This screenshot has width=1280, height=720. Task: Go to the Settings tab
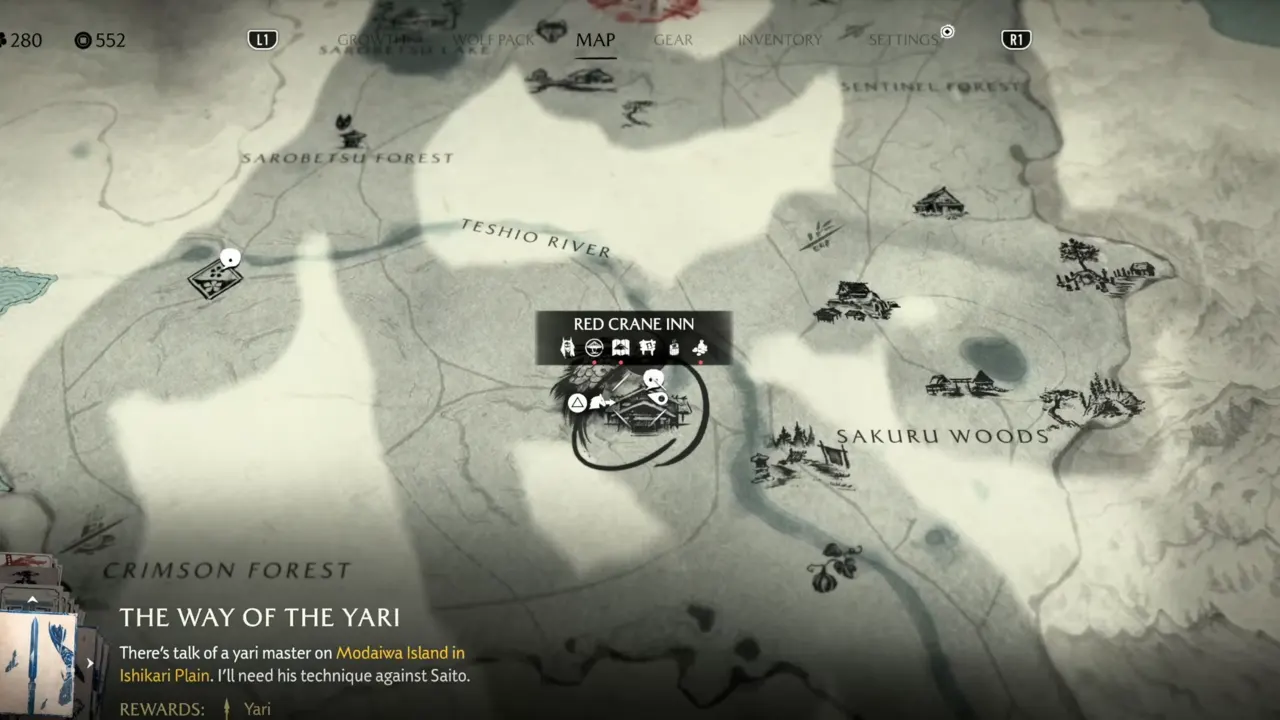tap(903, 40)
